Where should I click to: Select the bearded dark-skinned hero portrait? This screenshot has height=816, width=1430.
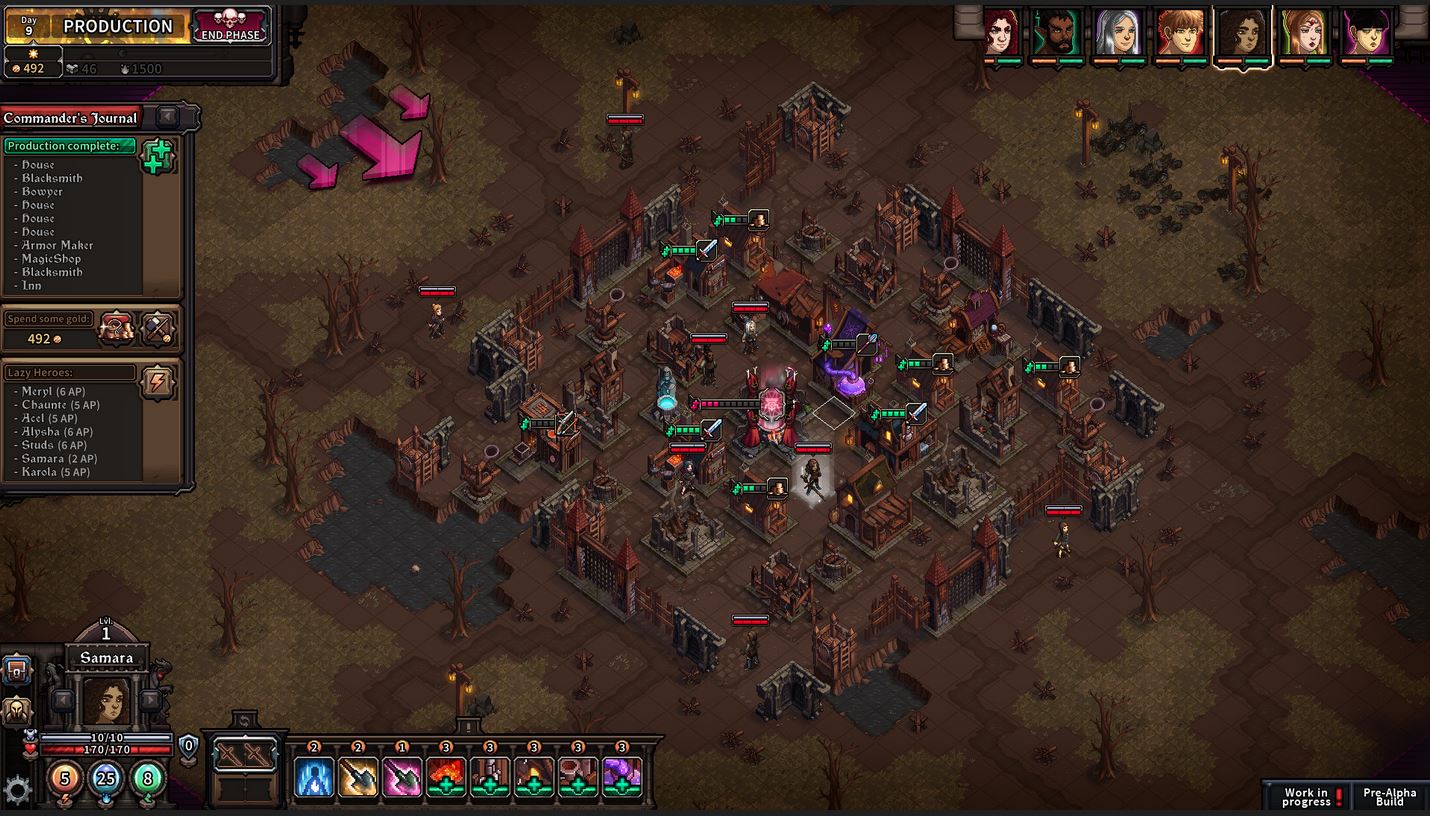point(1059,33)
